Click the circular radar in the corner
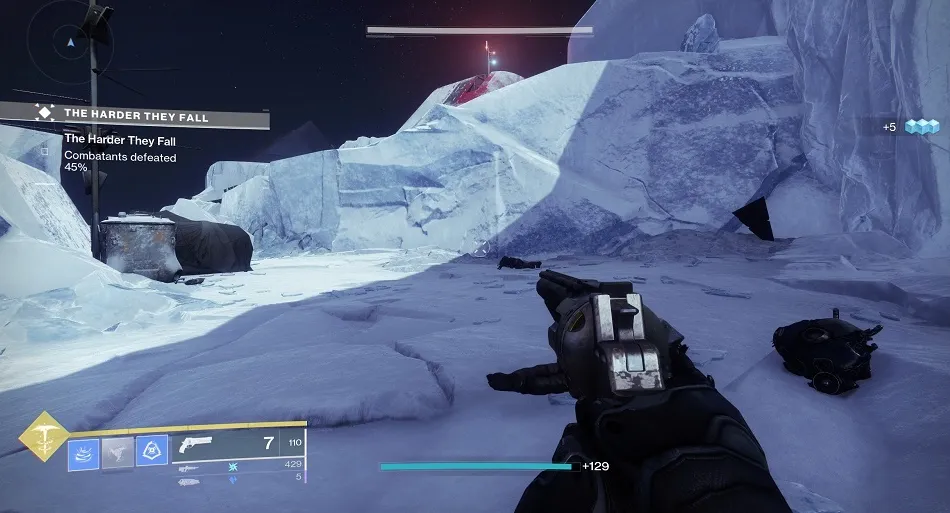950x513 pixels. click(69, 42)
